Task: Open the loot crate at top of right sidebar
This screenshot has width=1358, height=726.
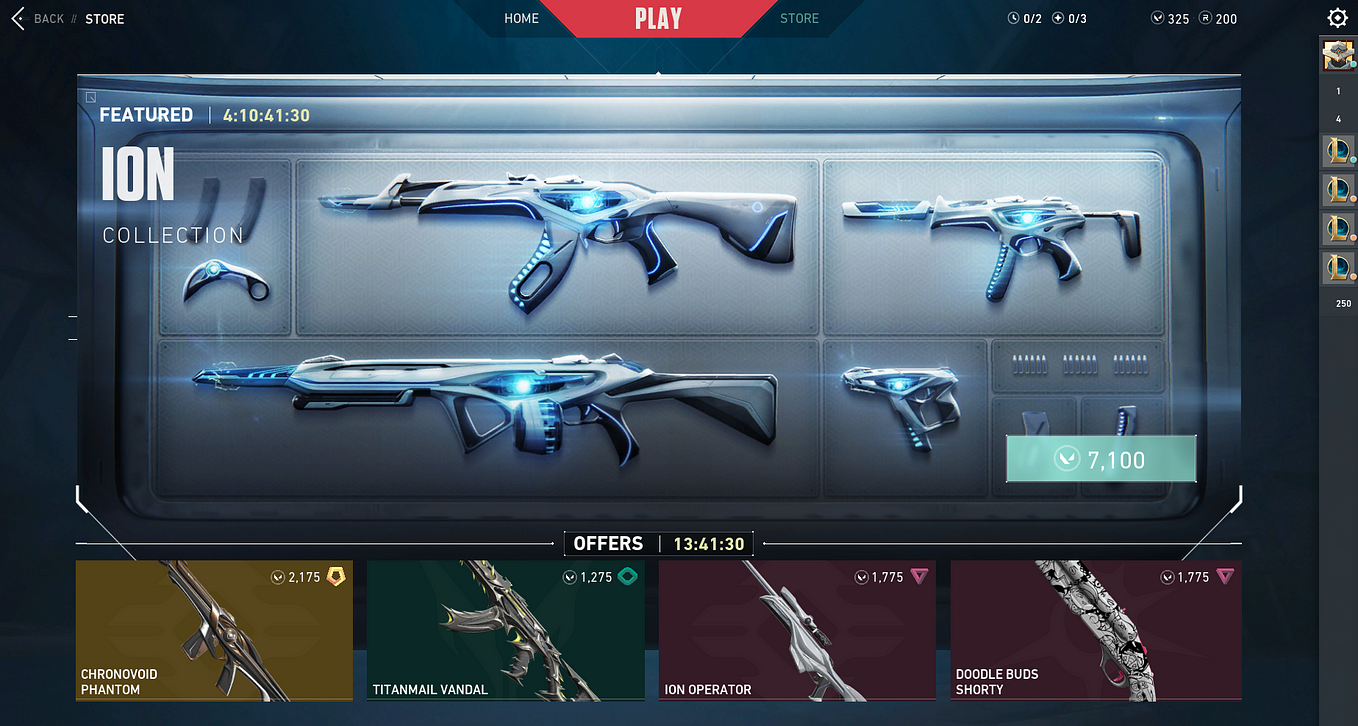Action: pos(1338,55)
